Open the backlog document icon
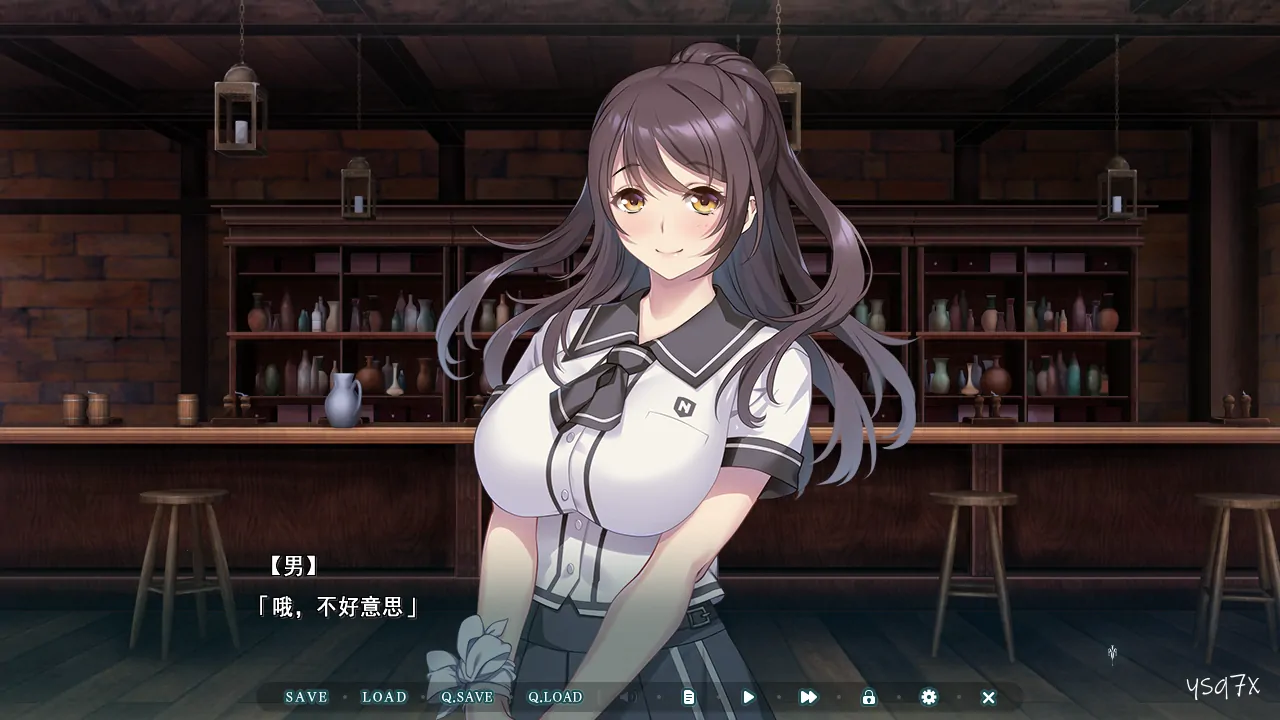 (x=688, y=697)
